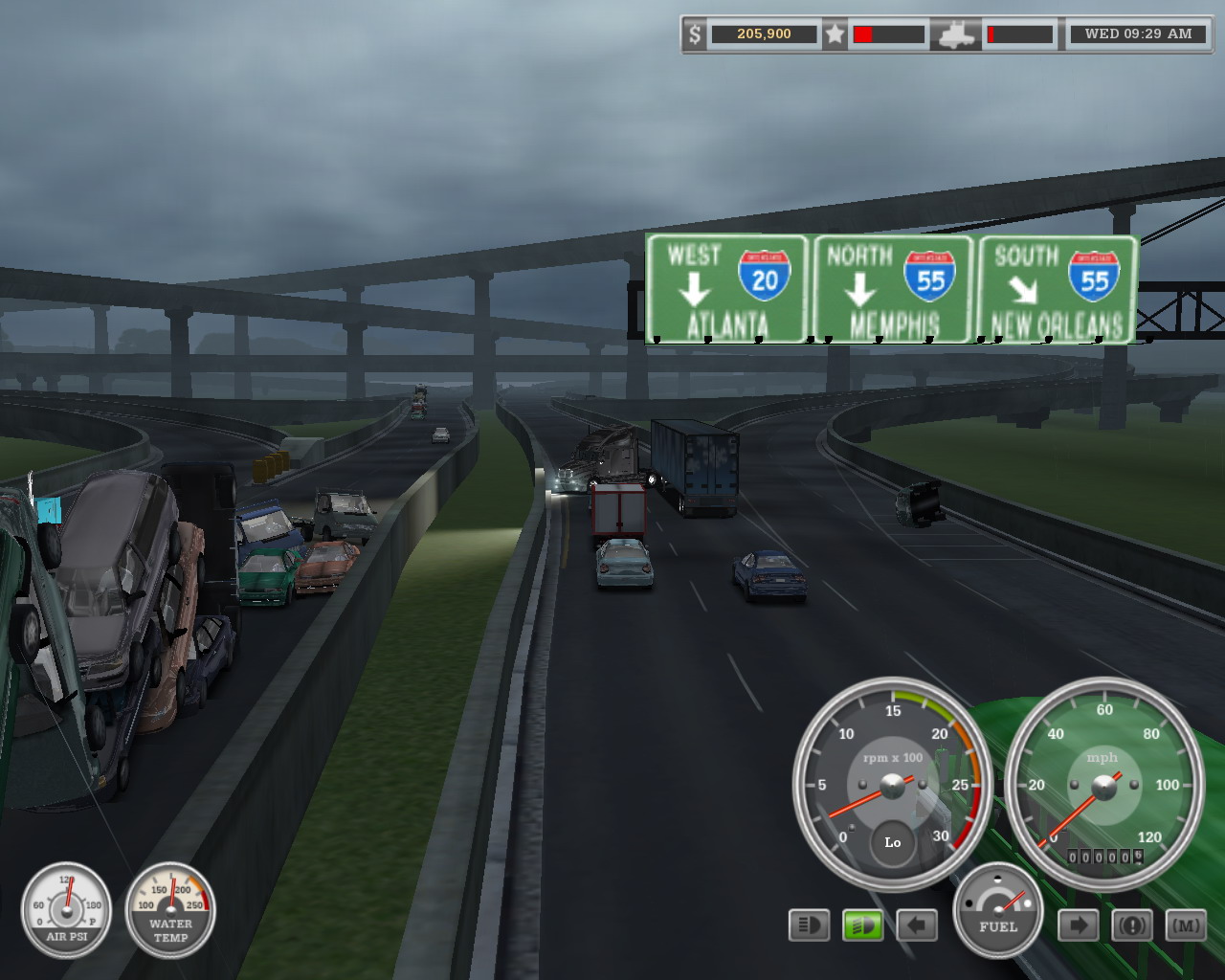
Task: Toggle the high beam headlights indicator
Action: coord(809,925)
